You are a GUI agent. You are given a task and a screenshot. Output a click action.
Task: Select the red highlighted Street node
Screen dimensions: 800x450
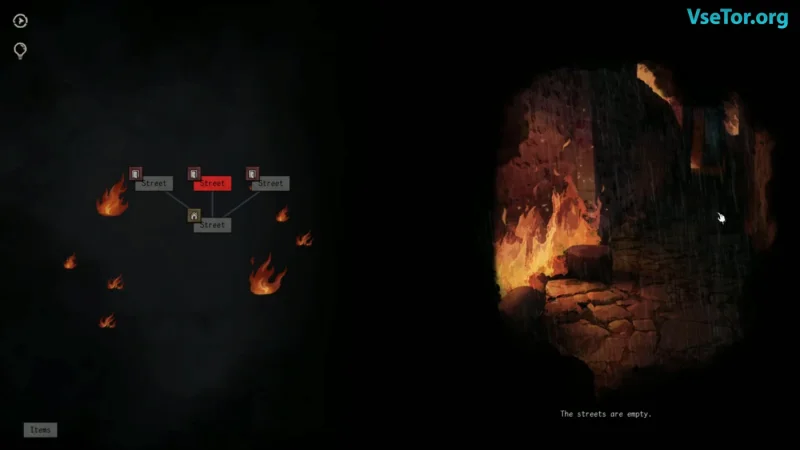[212, 184]
